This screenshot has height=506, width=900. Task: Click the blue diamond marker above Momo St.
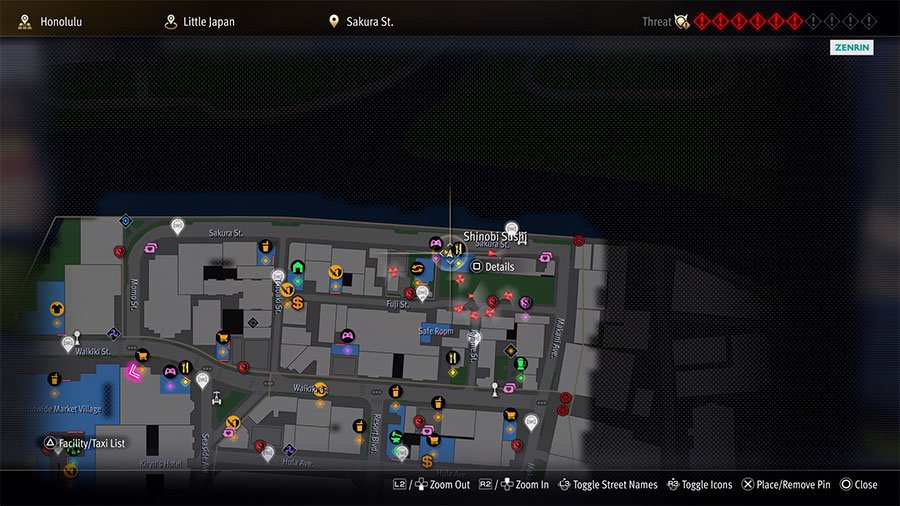126,220
